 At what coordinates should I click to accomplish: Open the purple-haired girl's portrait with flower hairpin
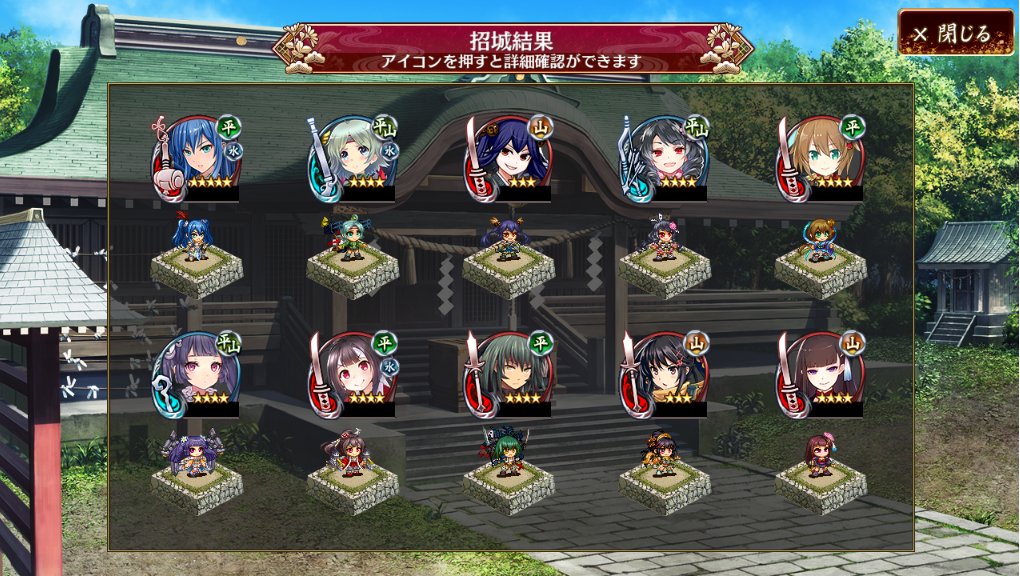pyautogui.click(x=199, y=373)
